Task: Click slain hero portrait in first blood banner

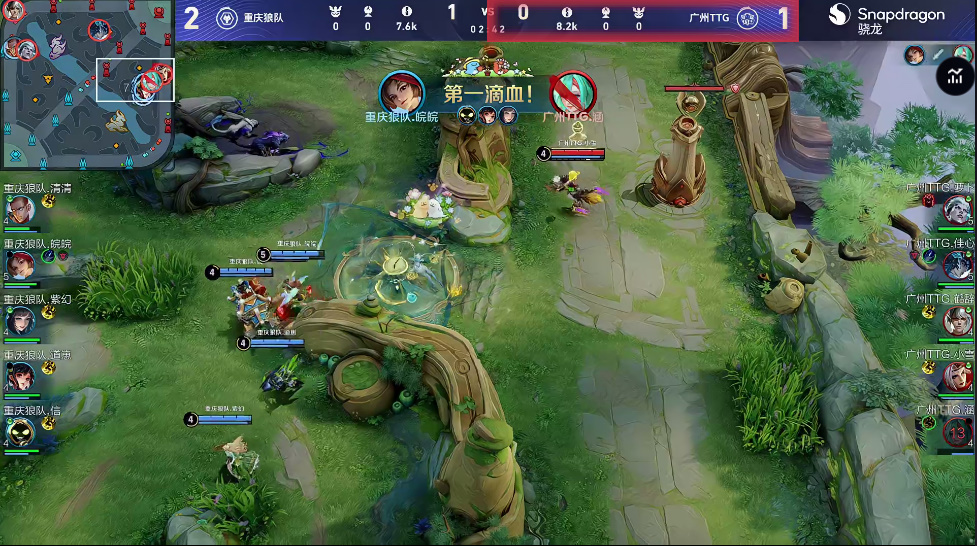Action: click(572, 93)
